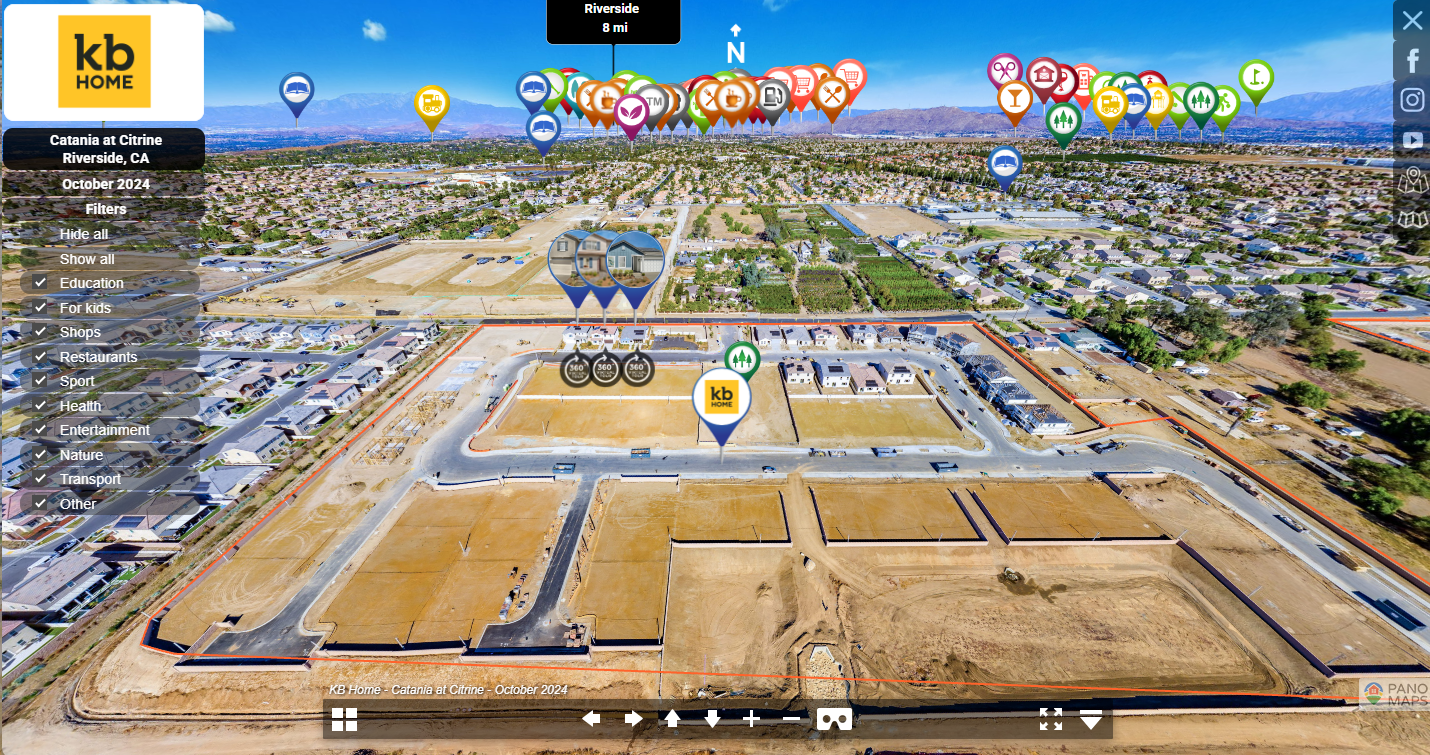The width and height of the screenshot is (1430, 755).
Task: Toggle the Transport filter checkbox
Action: click(41, 479)
